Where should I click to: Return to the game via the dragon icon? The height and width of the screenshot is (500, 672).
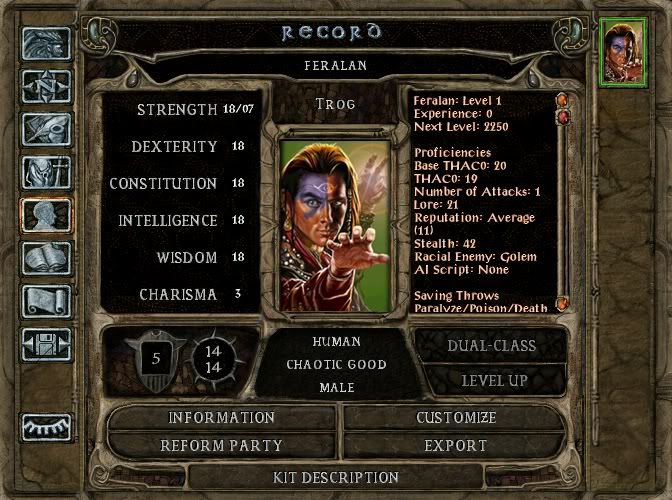click(46, 44)
